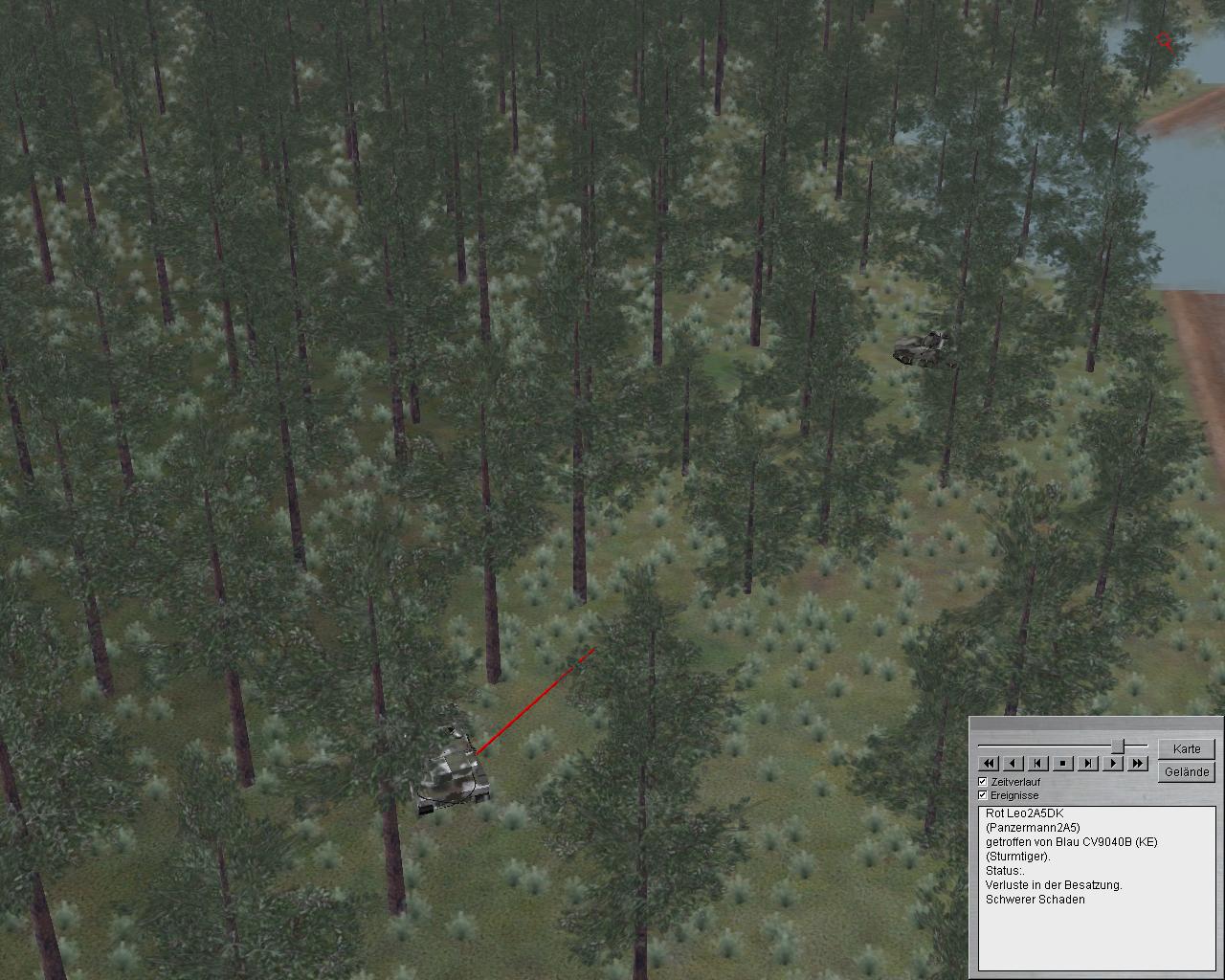Open the Karte map view
The image size is (1225, 980).
[x=1187, y=748]
